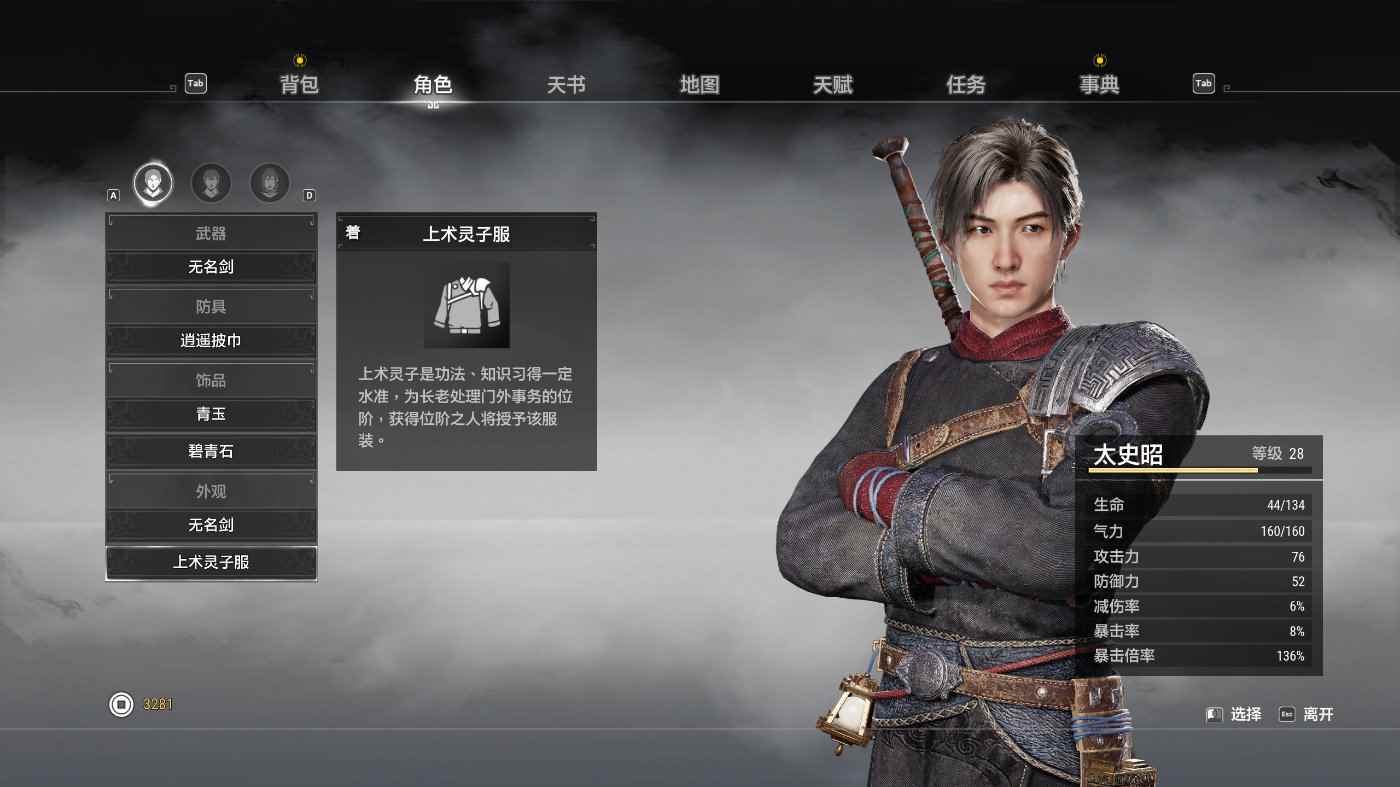Click the jacket icon in the 上术灵子服 tooltip
1400x787 pixels.
click(467, 305)
